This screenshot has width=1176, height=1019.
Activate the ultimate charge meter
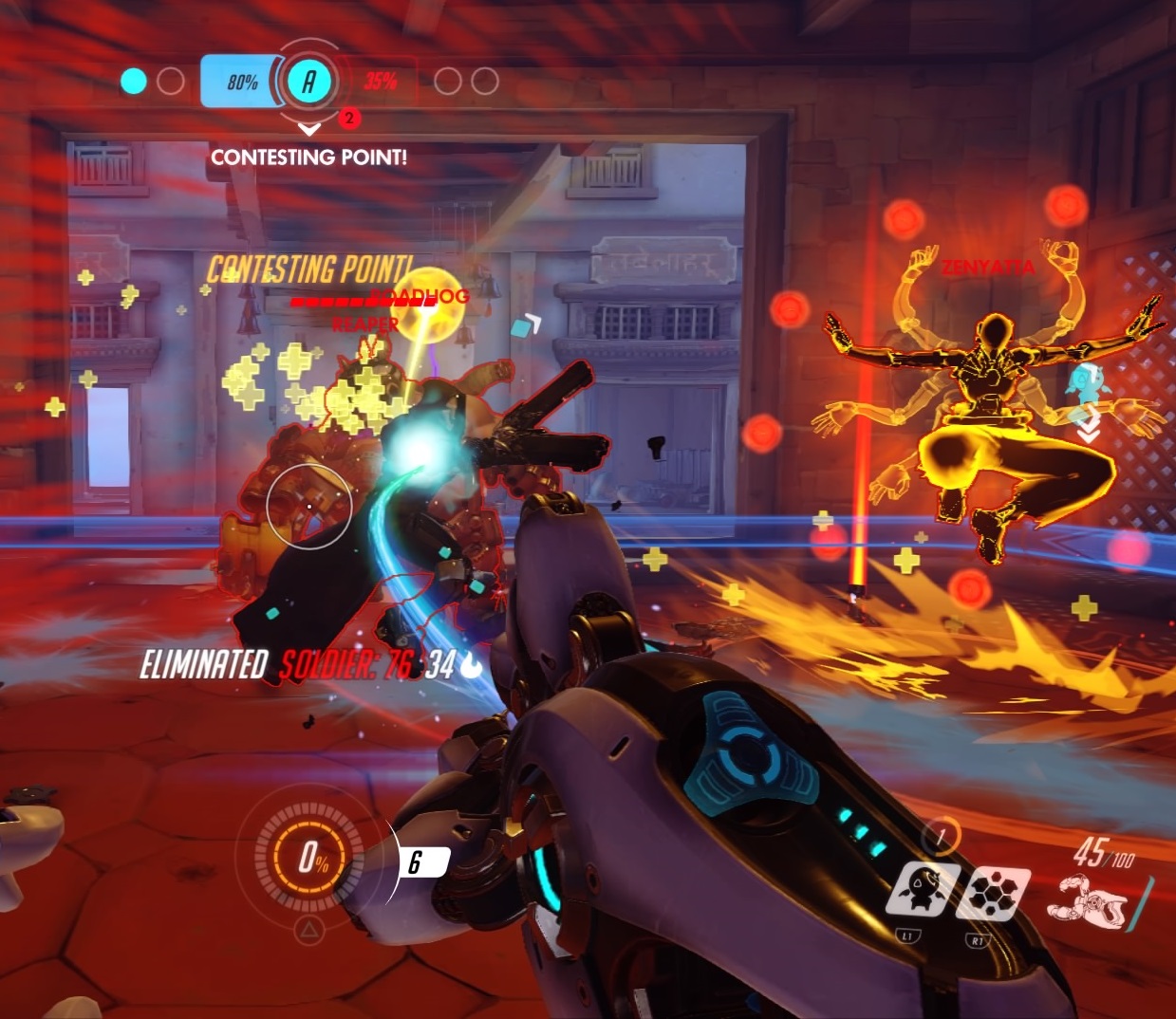(x=311, y=860)
